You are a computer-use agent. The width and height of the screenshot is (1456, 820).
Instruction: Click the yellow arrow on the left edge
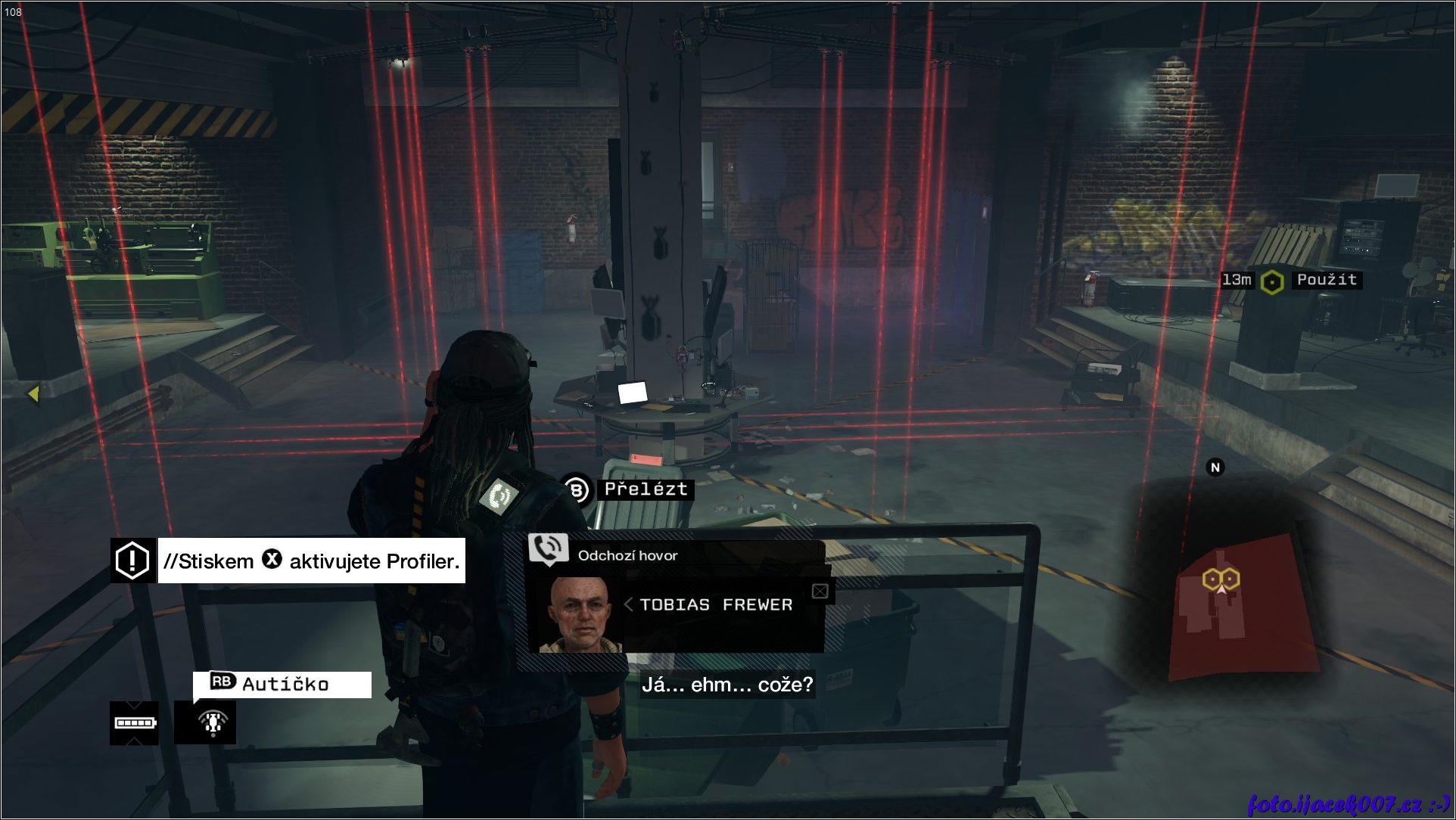pos(33,393)
